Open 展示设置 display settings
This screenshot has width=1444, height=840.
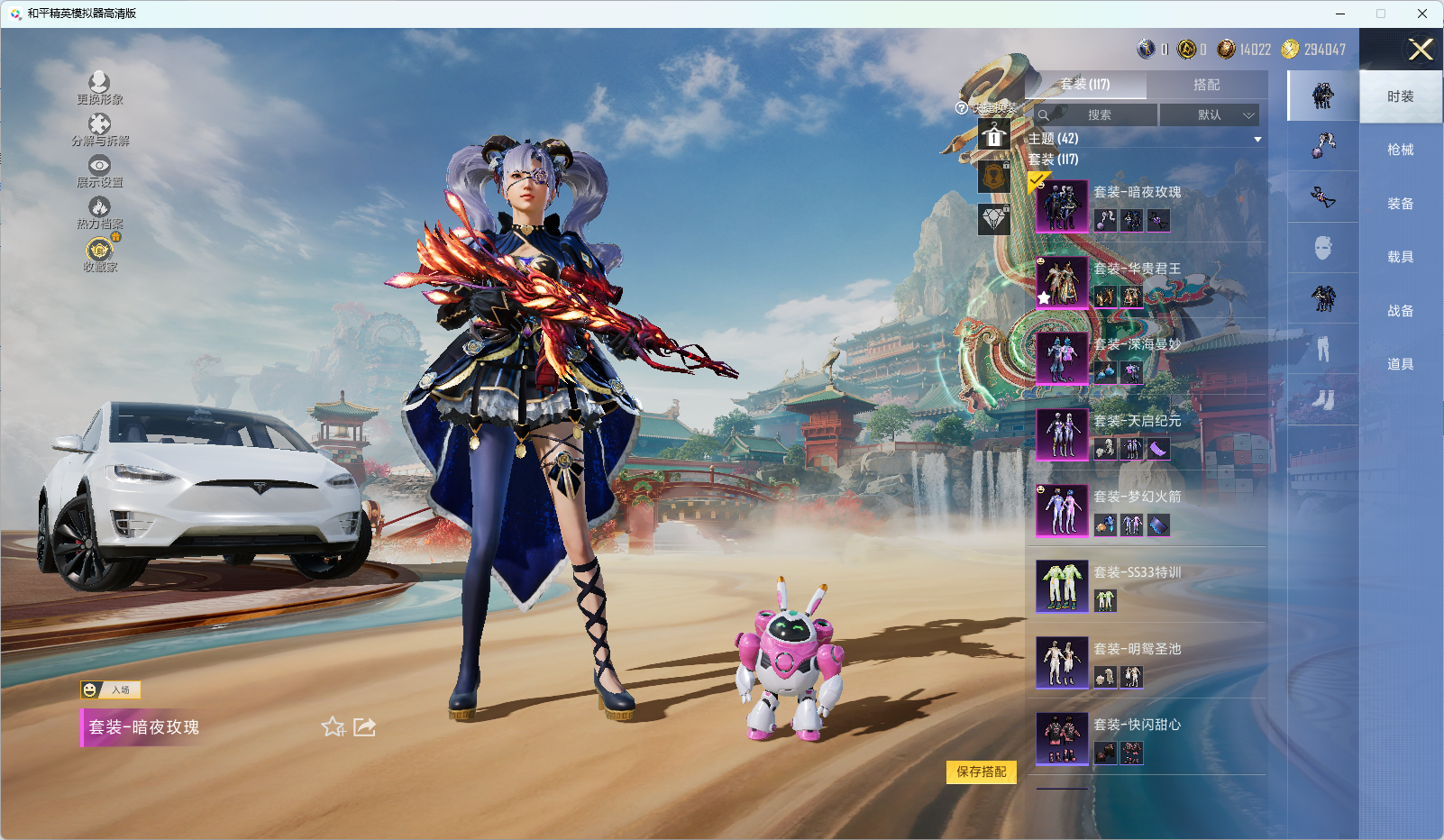[x=99, y=170]
